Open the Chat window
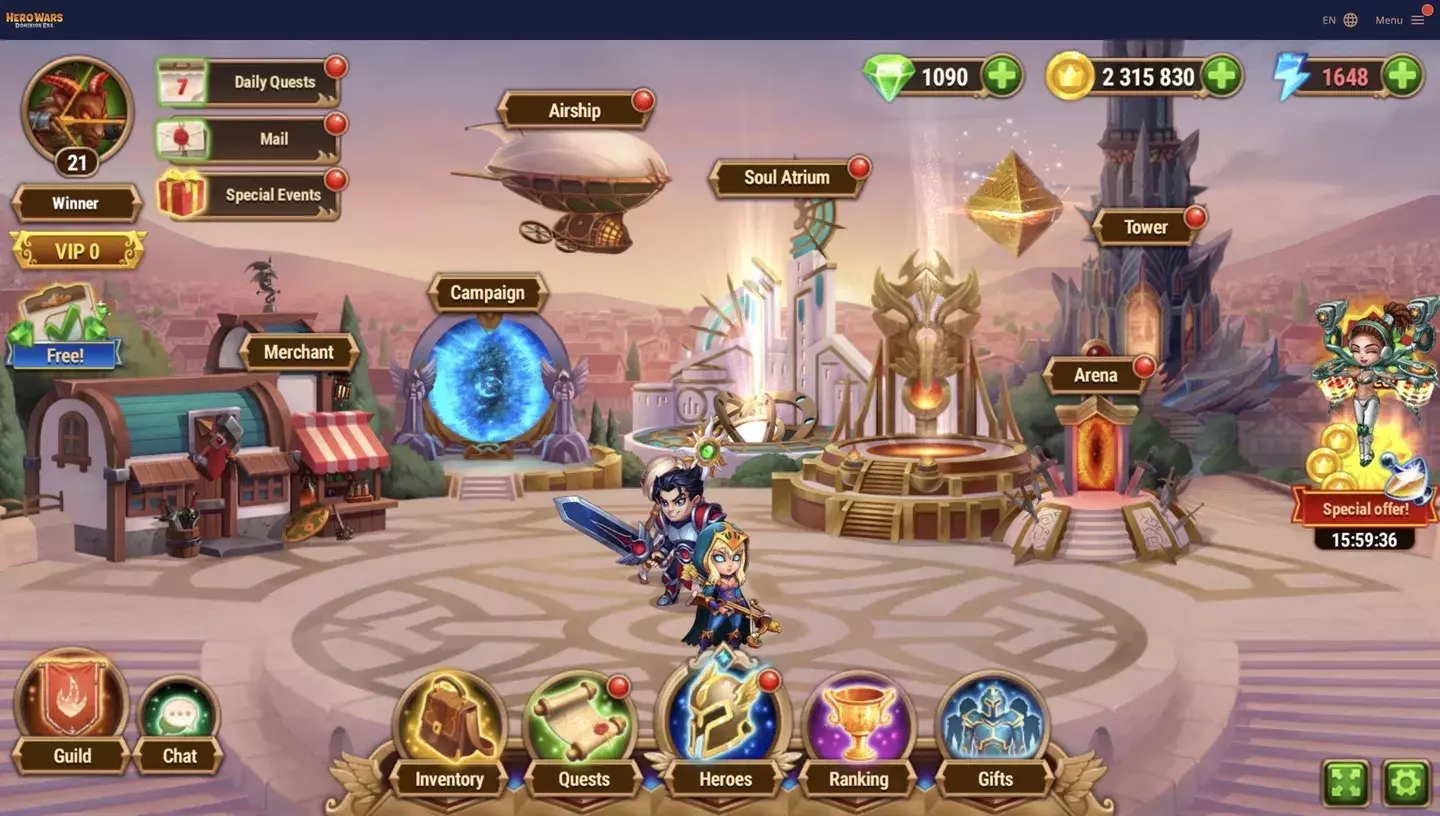Screen dimensions: 1440x816 pos(178,712)
